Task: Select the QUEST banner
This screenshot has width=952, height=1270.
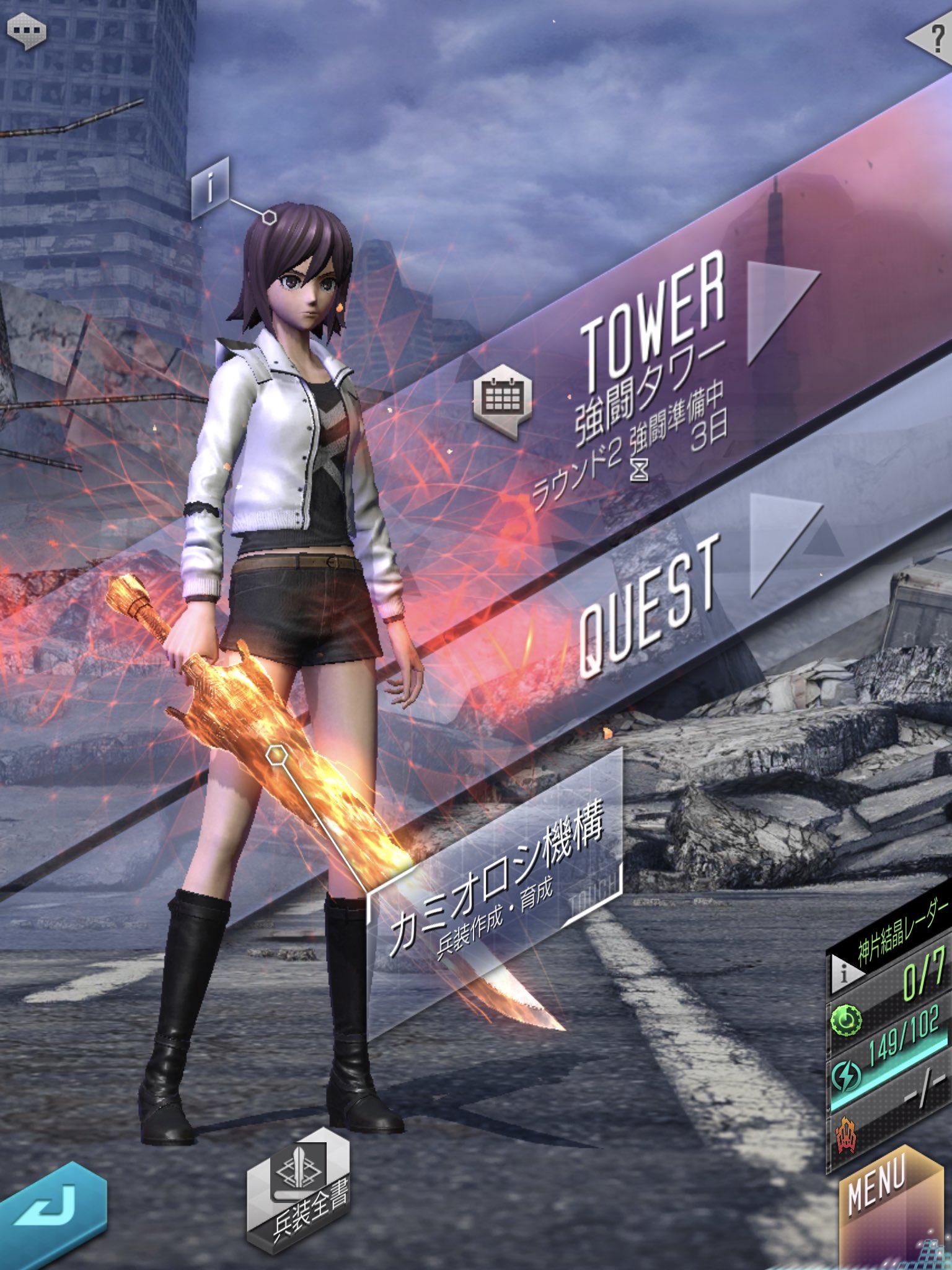Action: [x=651, y=602]
